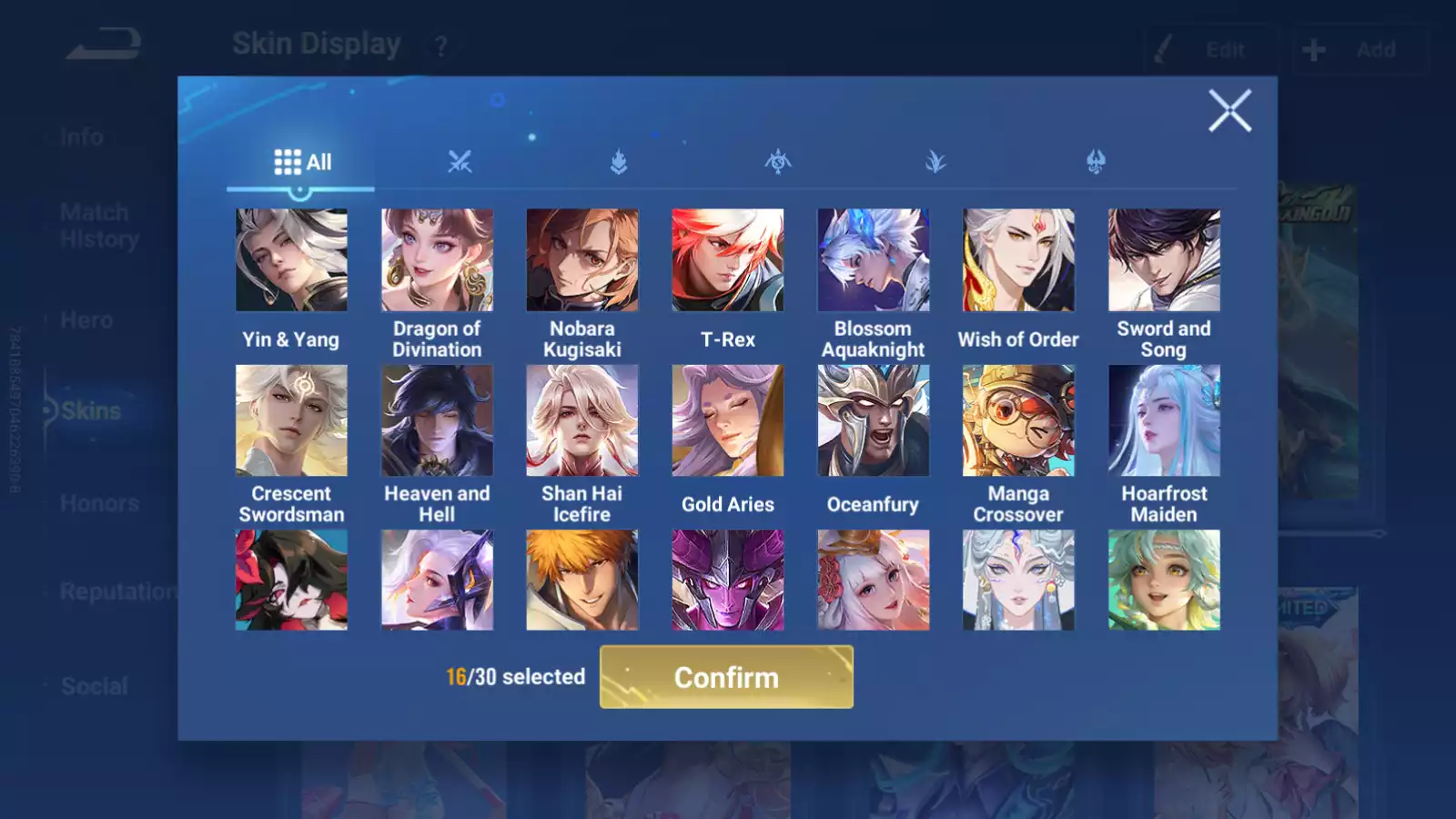Pick the purple horned demon skin portrait
This screenshot has width=1456, height=819.
click(x=727, y=580)
